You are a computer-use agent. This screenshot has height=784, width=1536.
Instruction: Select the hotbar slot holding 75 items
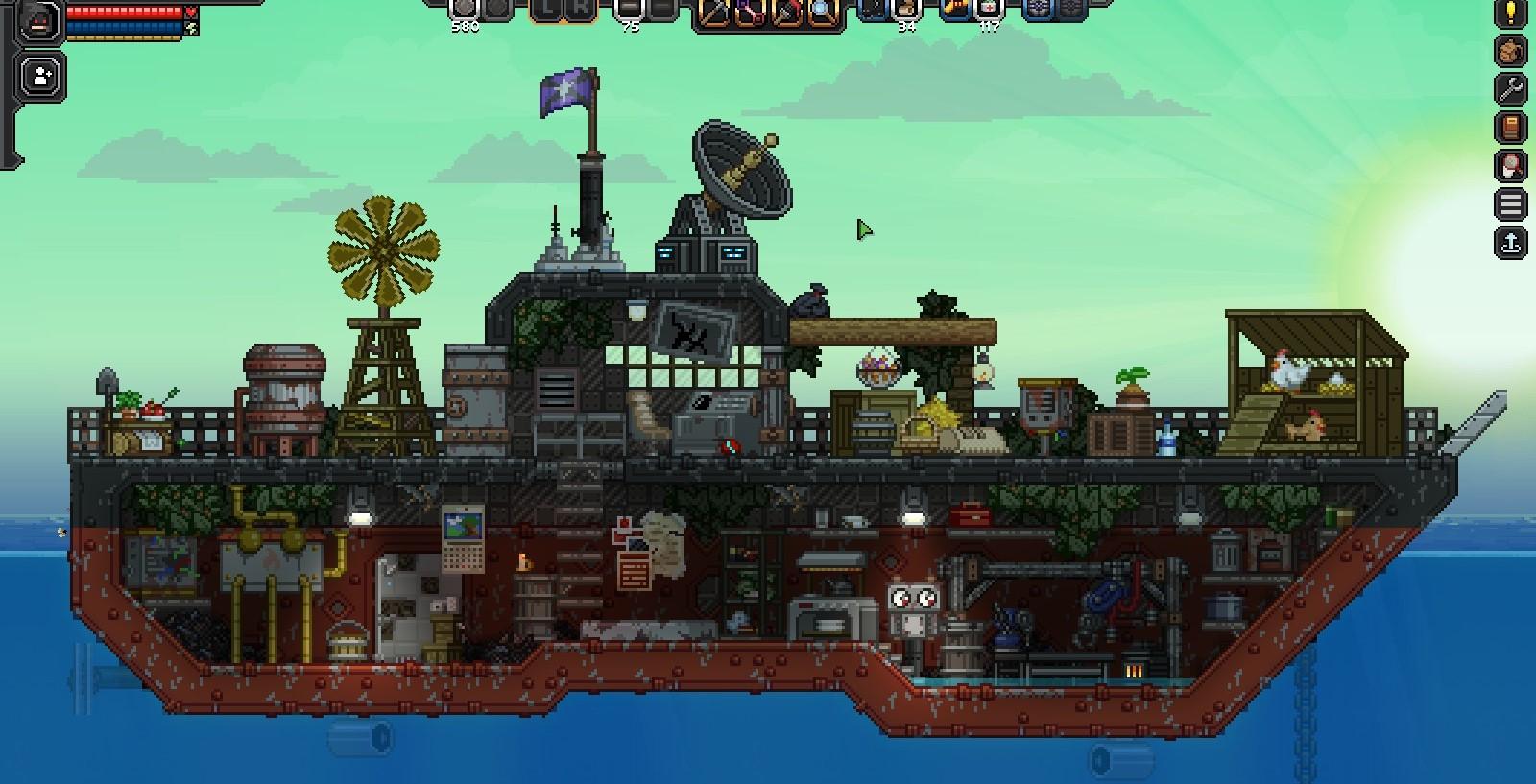tap(628, 12)
